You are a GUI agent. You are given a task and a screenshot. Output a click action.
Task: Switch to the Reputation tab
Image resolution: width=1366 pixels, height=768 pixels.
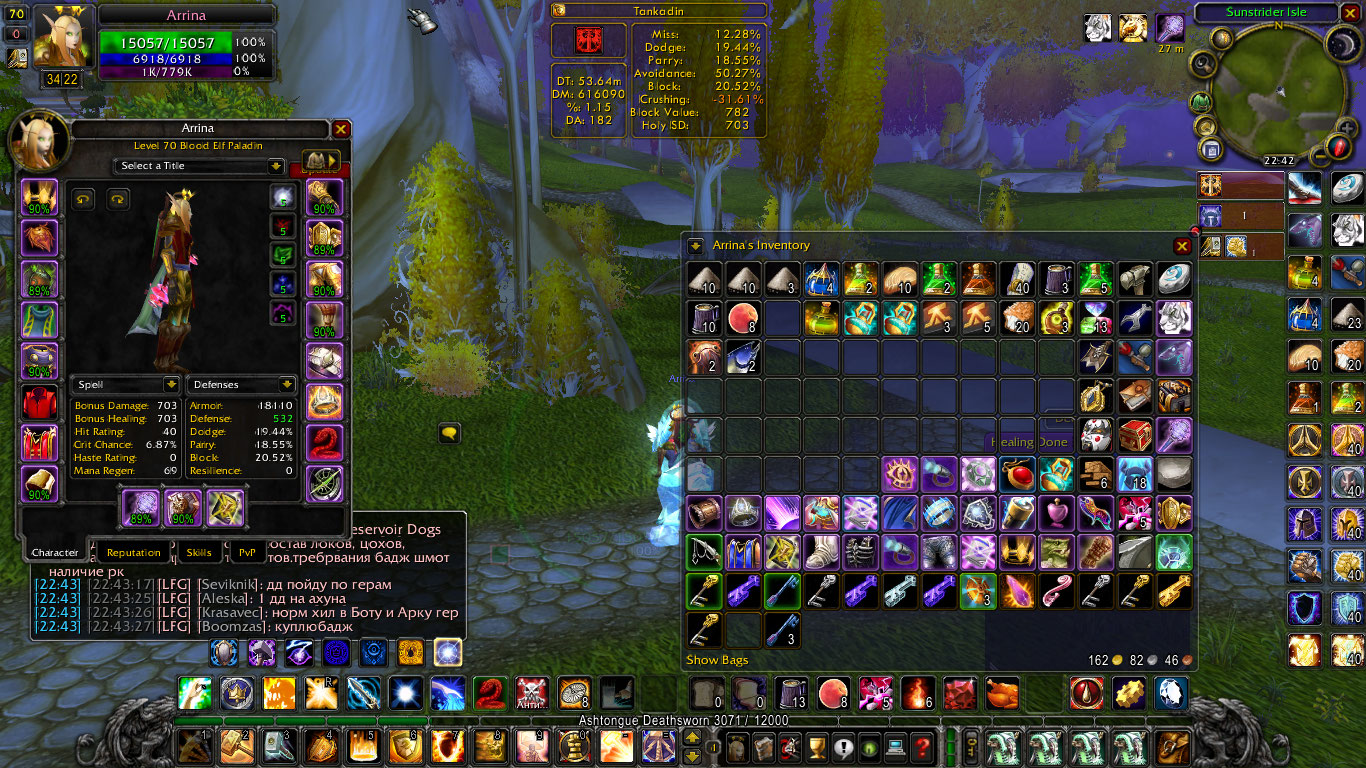point(133,552)
